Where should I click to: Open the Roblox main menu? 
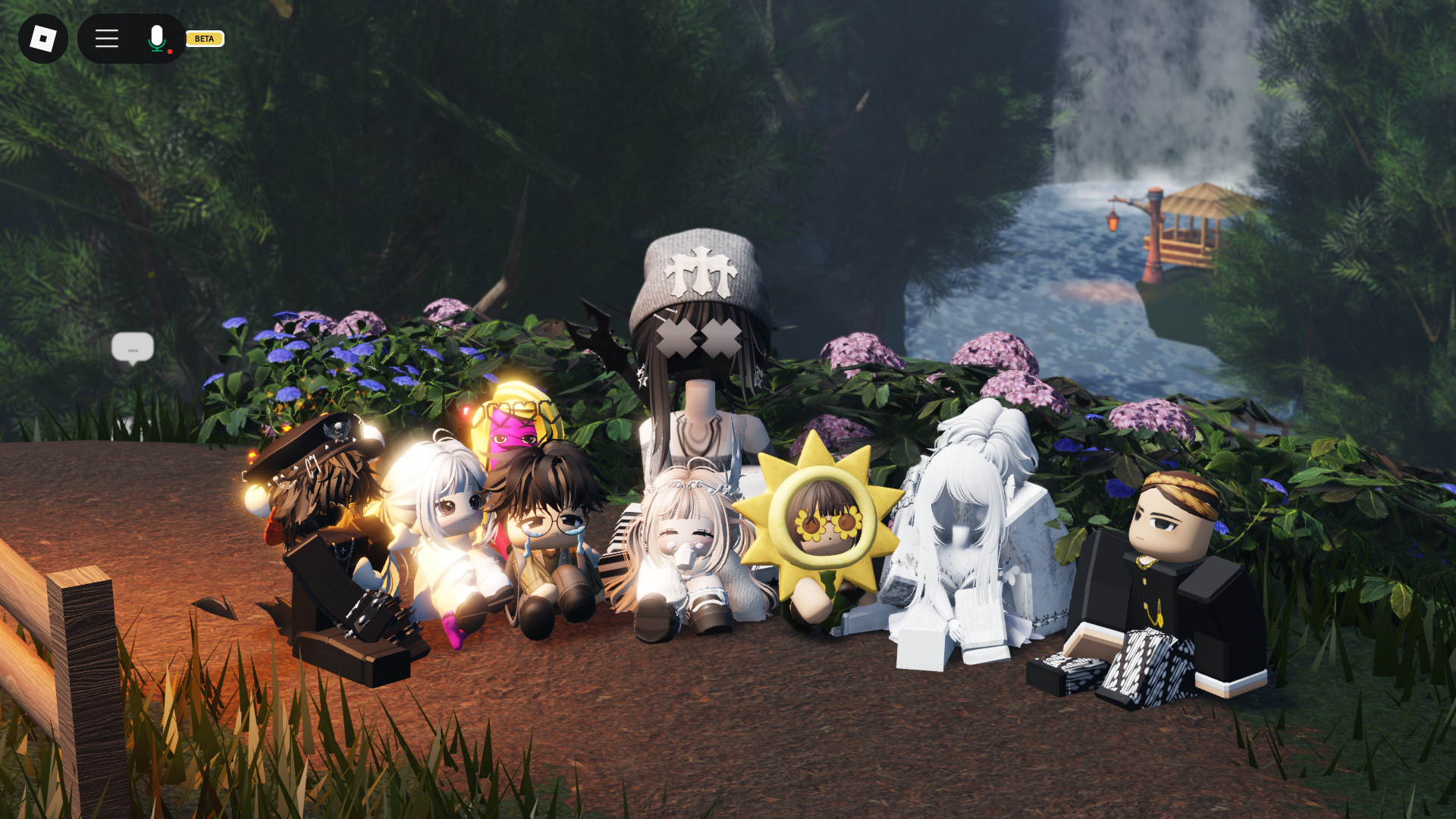point(43,39)
